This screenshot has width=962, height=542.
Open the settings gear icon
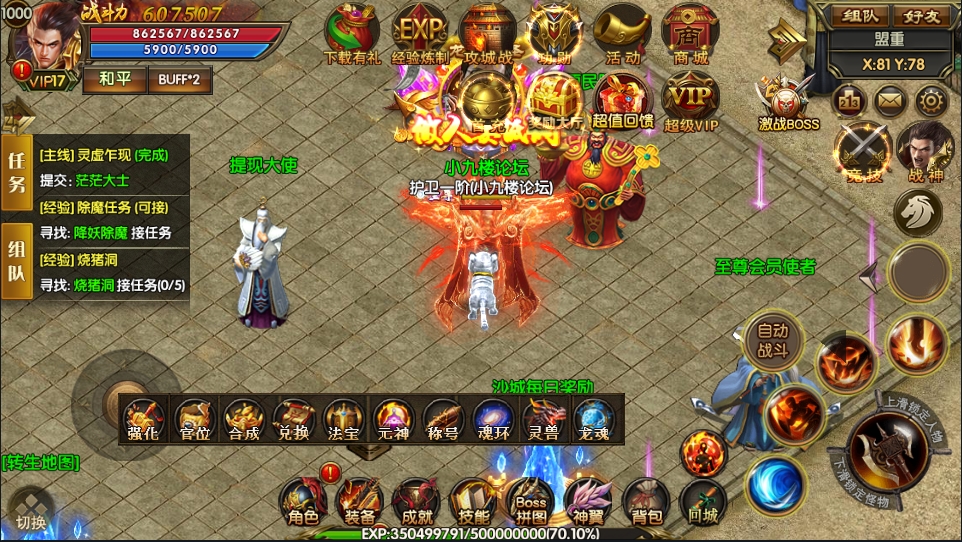tap(931, 100)
